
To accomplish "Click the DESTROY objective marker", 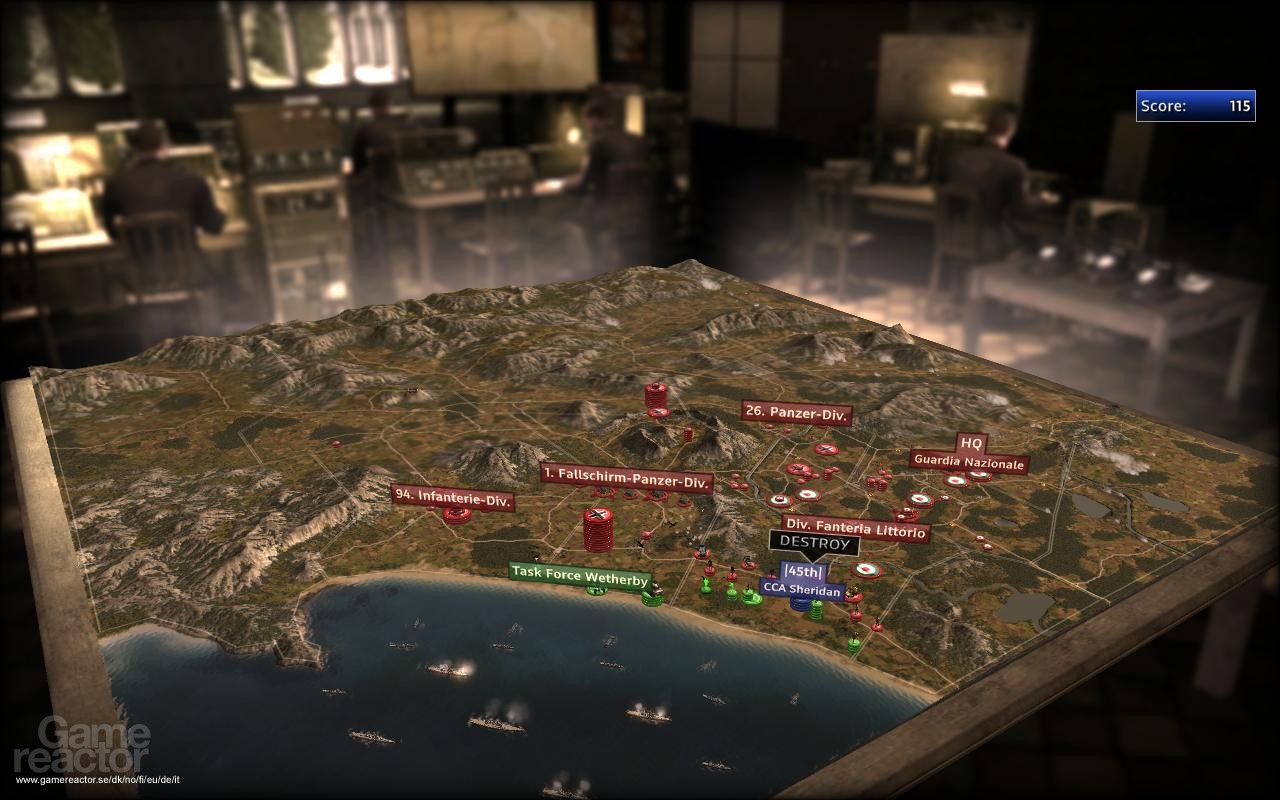I will point(814,544).
